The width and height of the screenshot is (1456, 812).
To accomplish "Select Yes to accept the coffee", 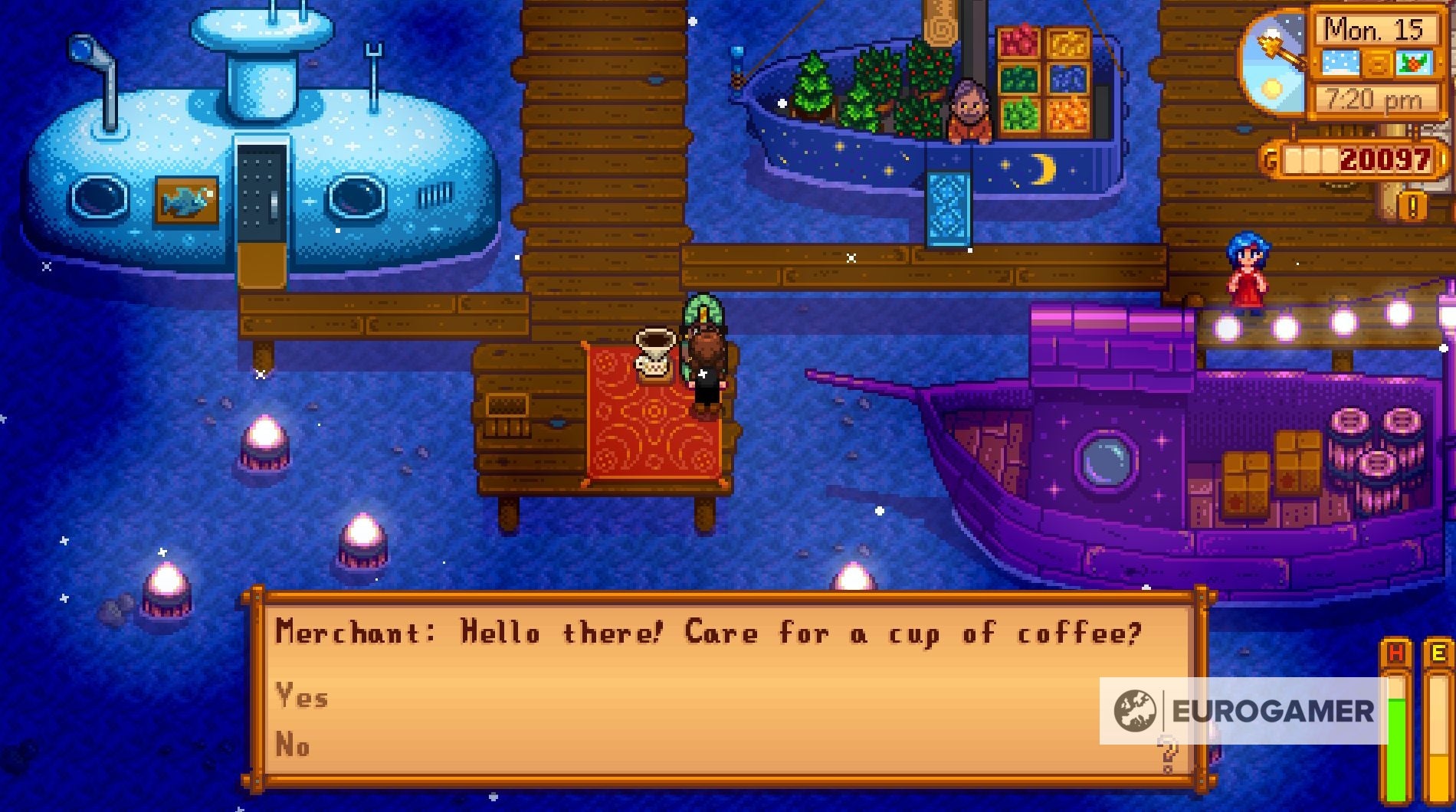I will click(x=303, y=697).
